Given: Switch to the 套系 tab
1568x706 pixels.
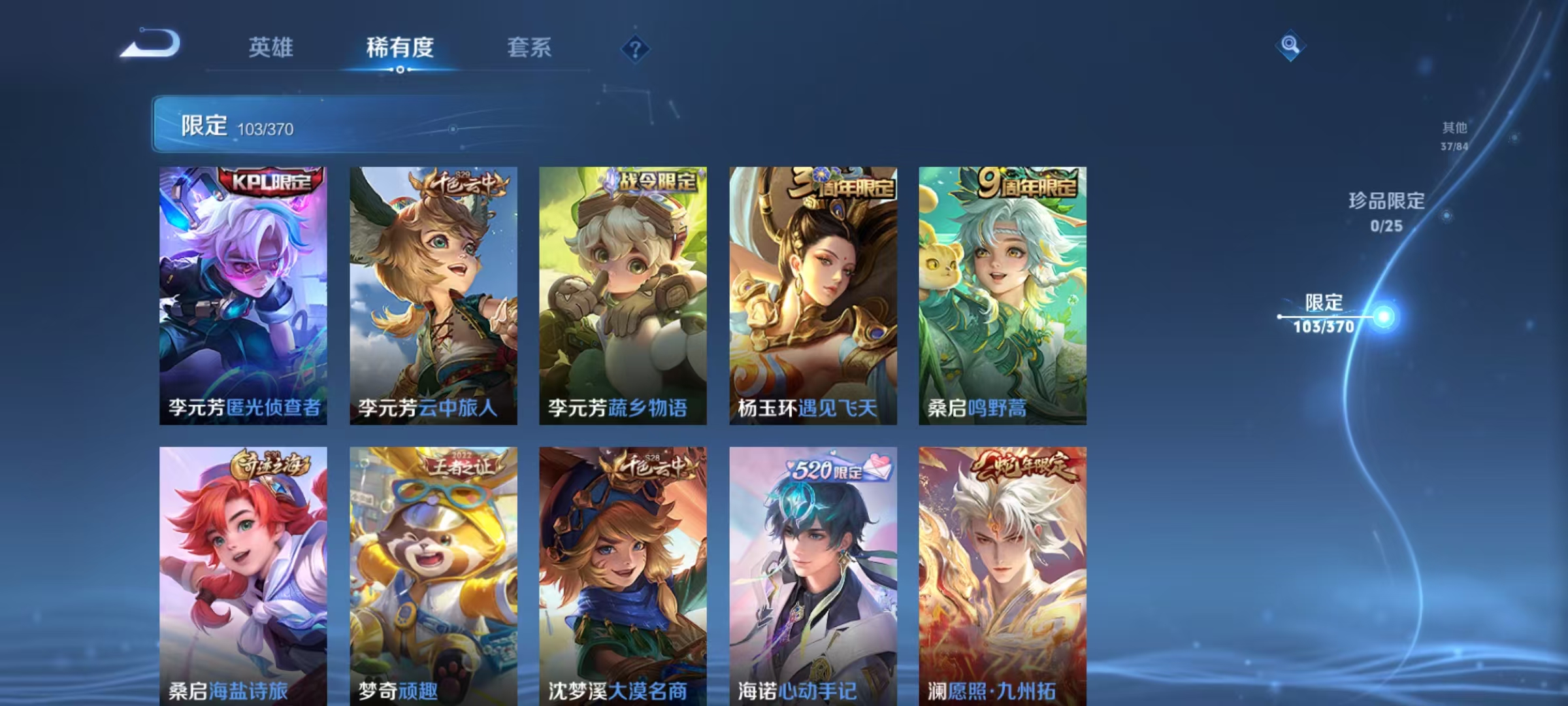Looking at the screenshot, I should click(x=531, y=48).
